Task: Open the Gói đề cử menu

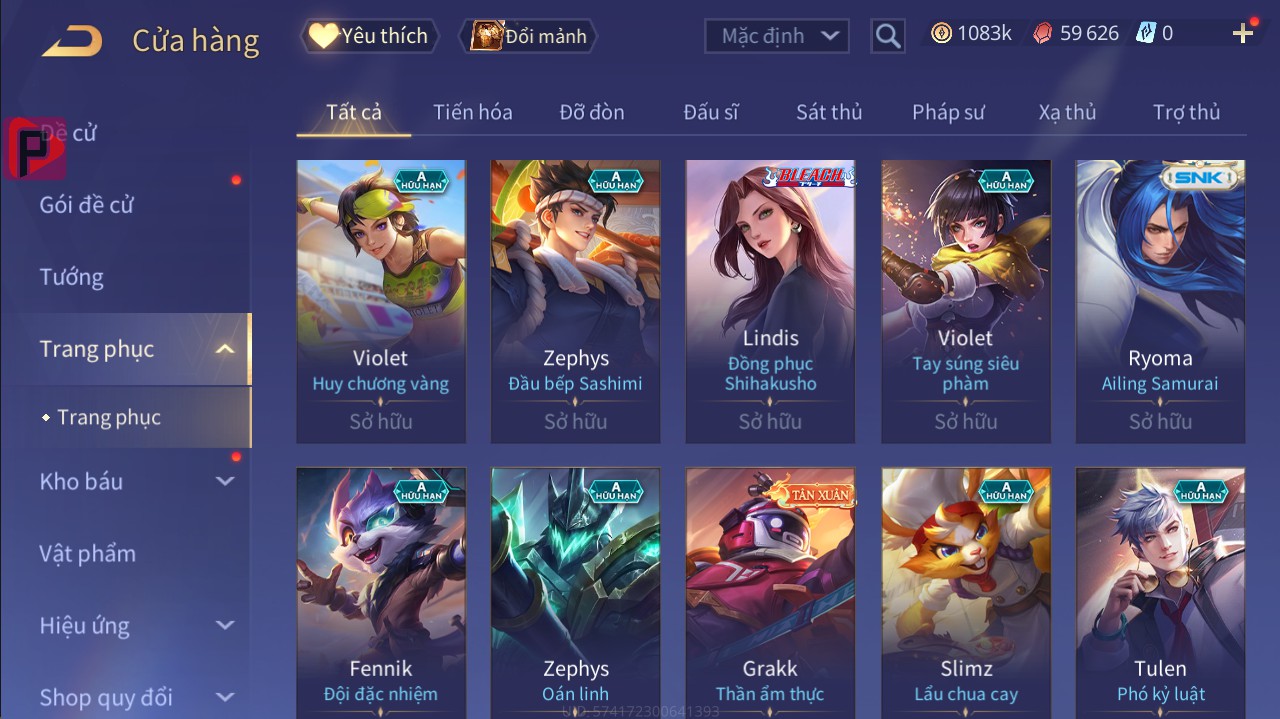Action: tap(87, 205)
